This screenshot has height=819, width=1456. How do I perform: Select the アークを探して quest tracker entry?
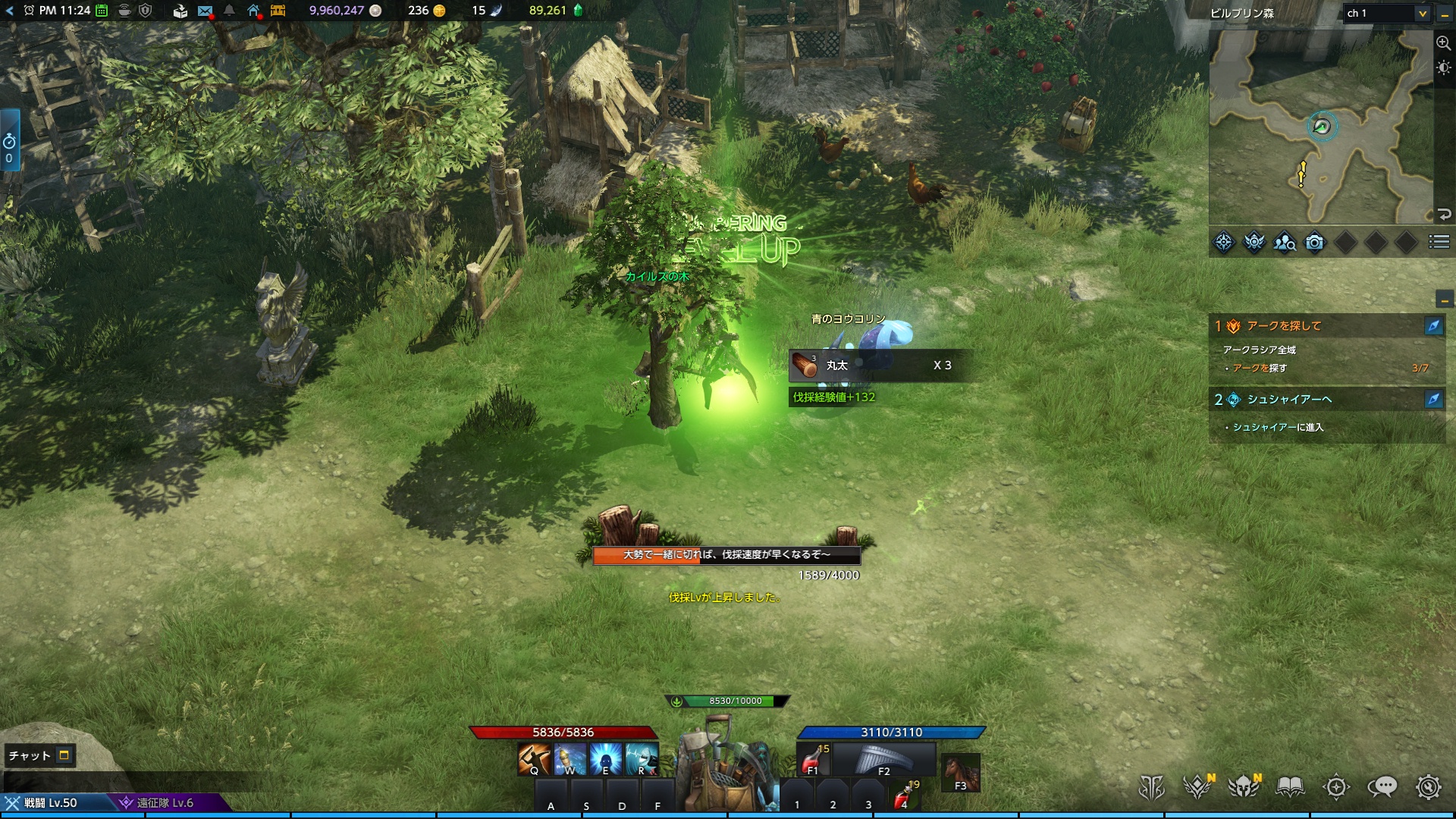point(1284,326)
